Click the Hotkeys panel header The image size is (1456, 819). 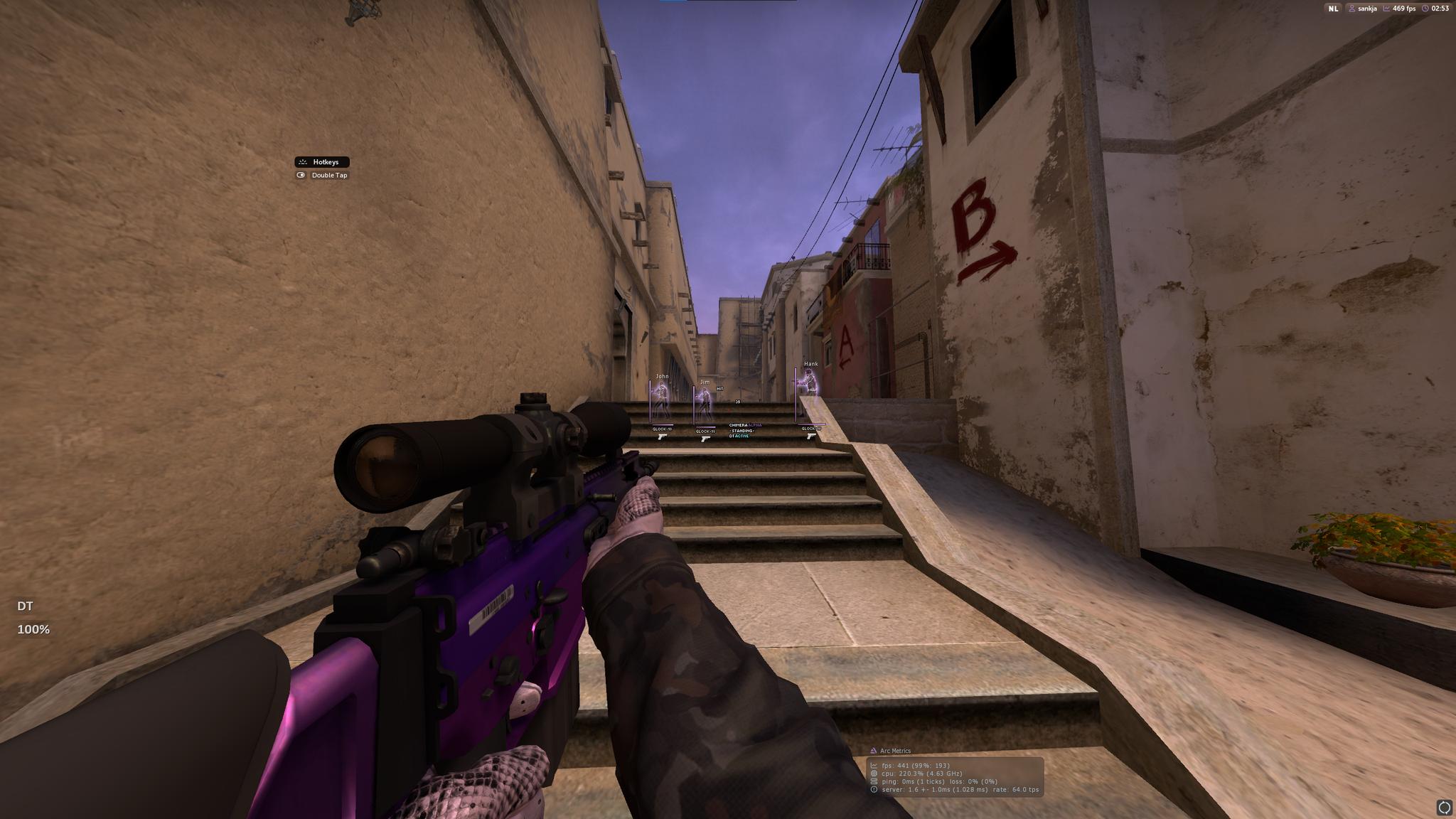(x=322, y=162)
